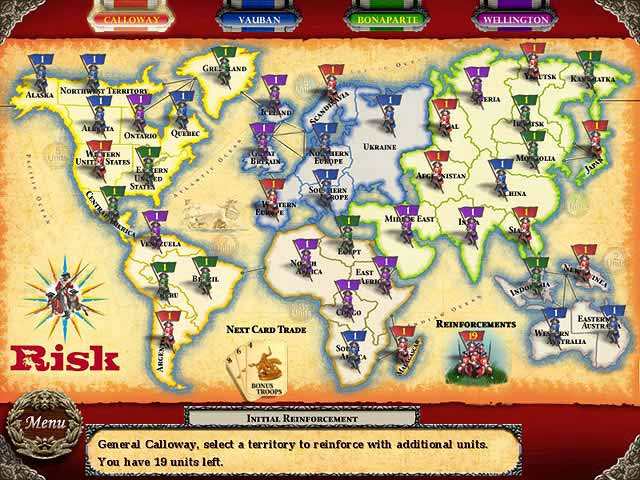This screenshot has width=640, height=480.
Task: Click the Reinforcements troop pile
Action: coord(468,360)
